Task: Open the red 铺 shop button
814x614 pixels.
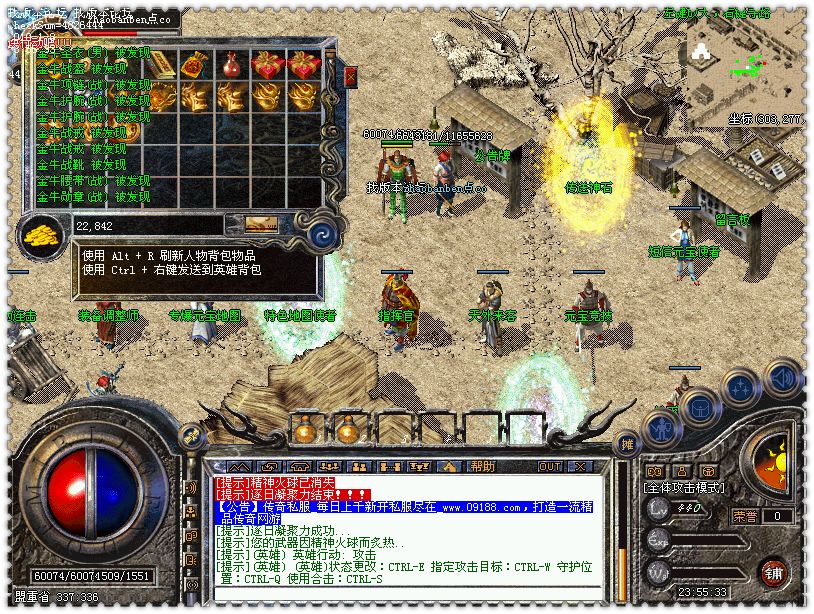Action: click(773, 573)
